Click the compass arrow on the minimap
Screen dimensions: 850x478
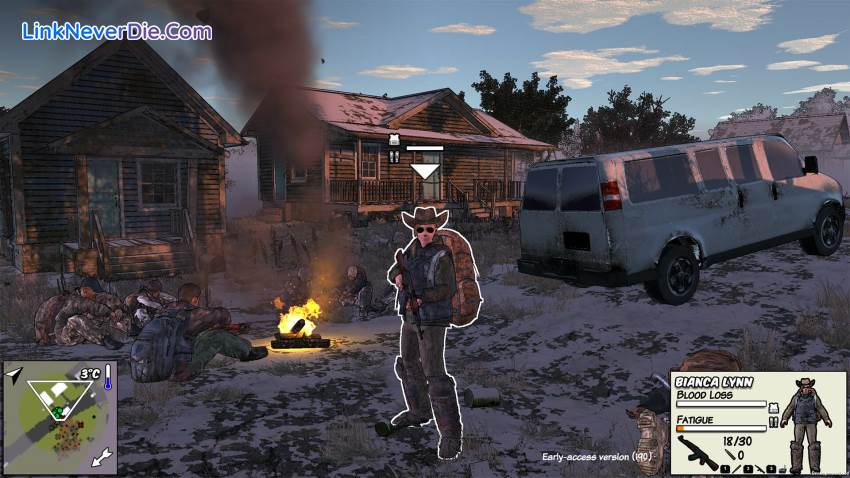(x=14, y=375)
